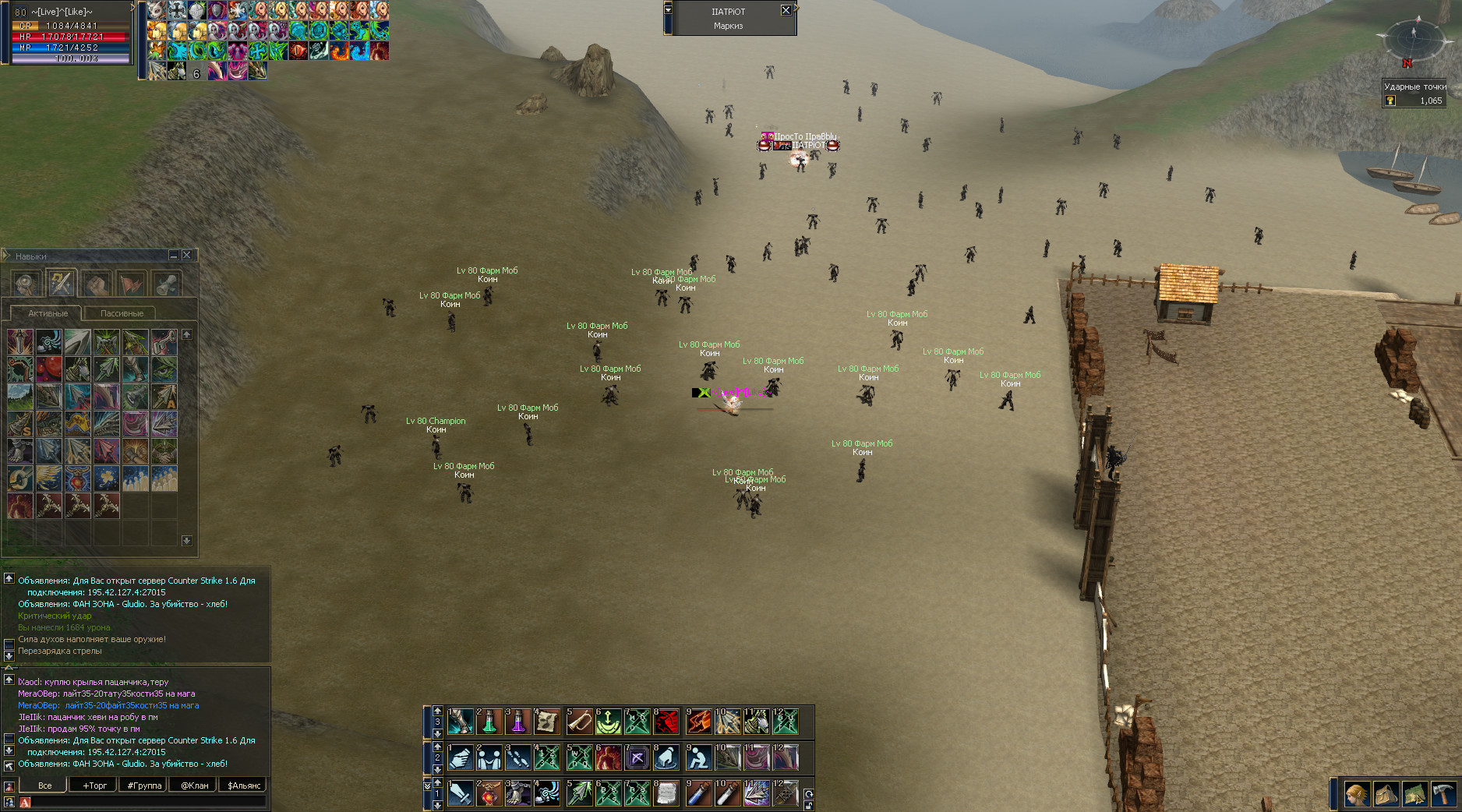1462x812 pixels.
Task: Switch chat to the #Группа tab
Action: [x=144, y=786]
